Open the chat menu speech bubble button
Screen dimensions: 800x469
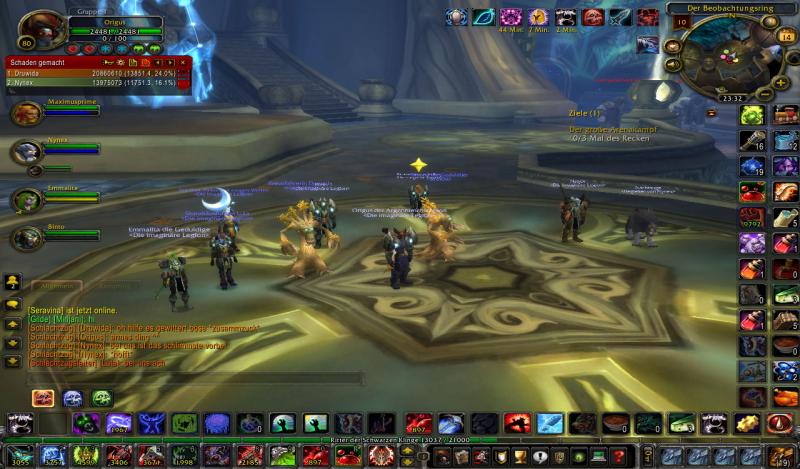pyautogui.click(x=13, y=302)
